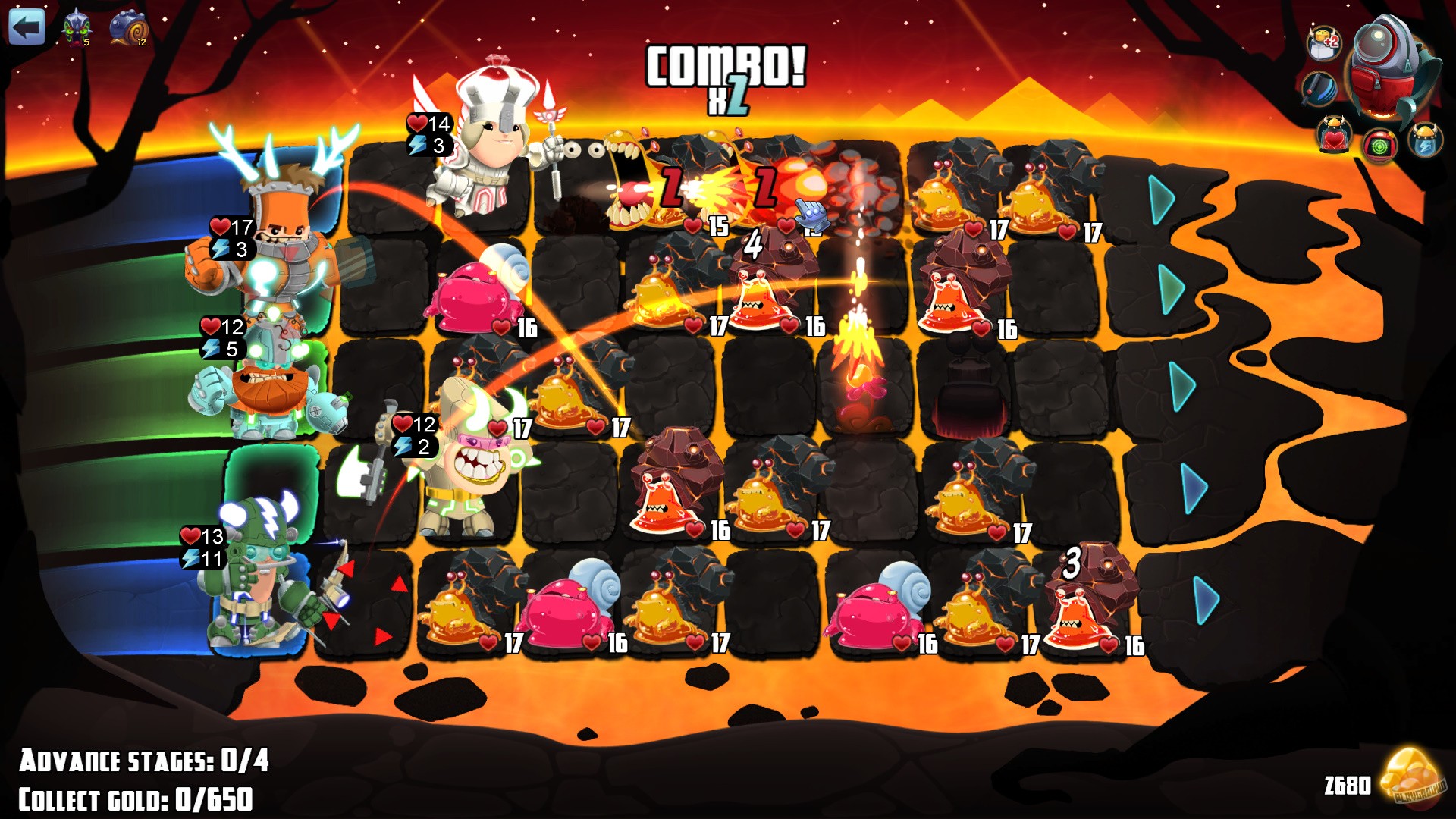Click the Collect gold 0/650 objective

point(136,798)
